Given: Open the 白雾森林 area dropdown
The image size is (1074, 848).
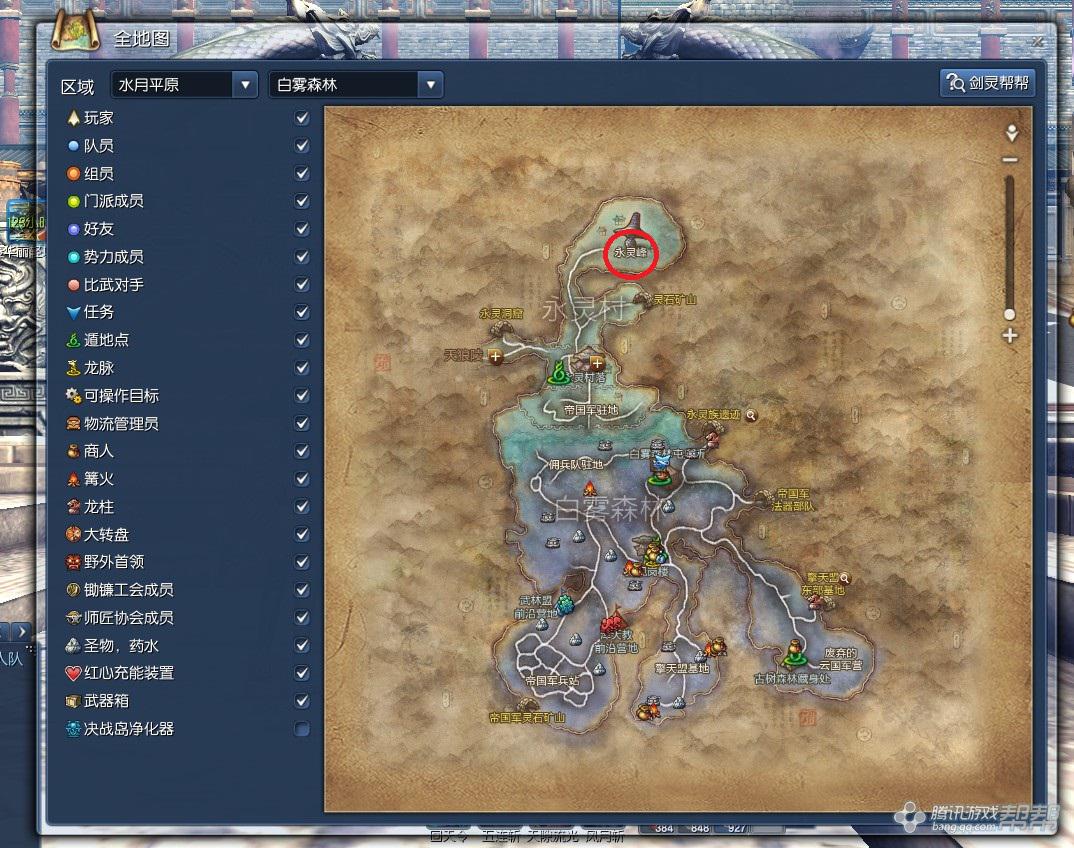Looking at the screenshot, I should pyautogui.click(x=430, y=84).
